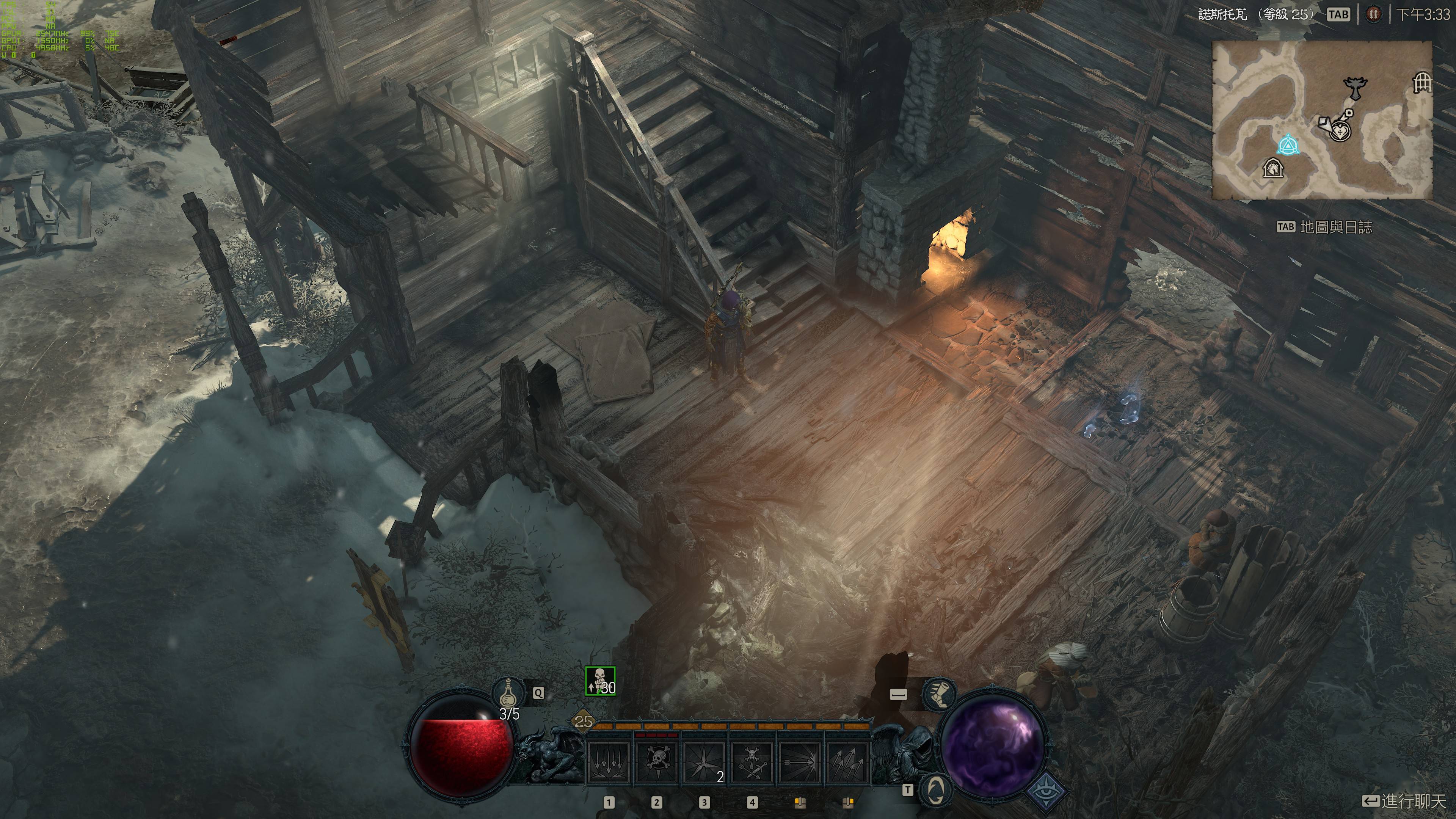The width and height of the screenshot is (1456, 819).
Task: Select the blue waypoint marker on minimap
Action: (1288, 146)
